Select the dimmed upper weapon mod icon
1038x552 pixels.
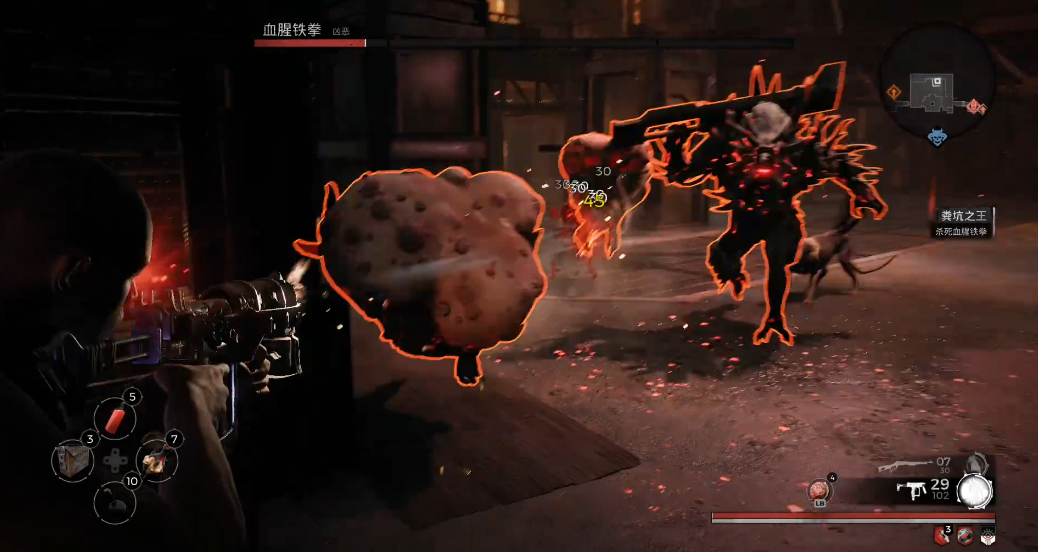pyautogui.click(x=978, y=463)
